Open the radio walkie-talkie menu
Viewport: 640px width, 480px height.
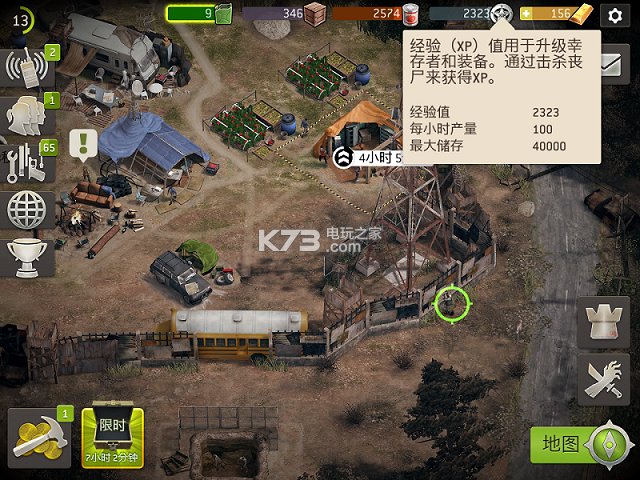pos(28,68)
